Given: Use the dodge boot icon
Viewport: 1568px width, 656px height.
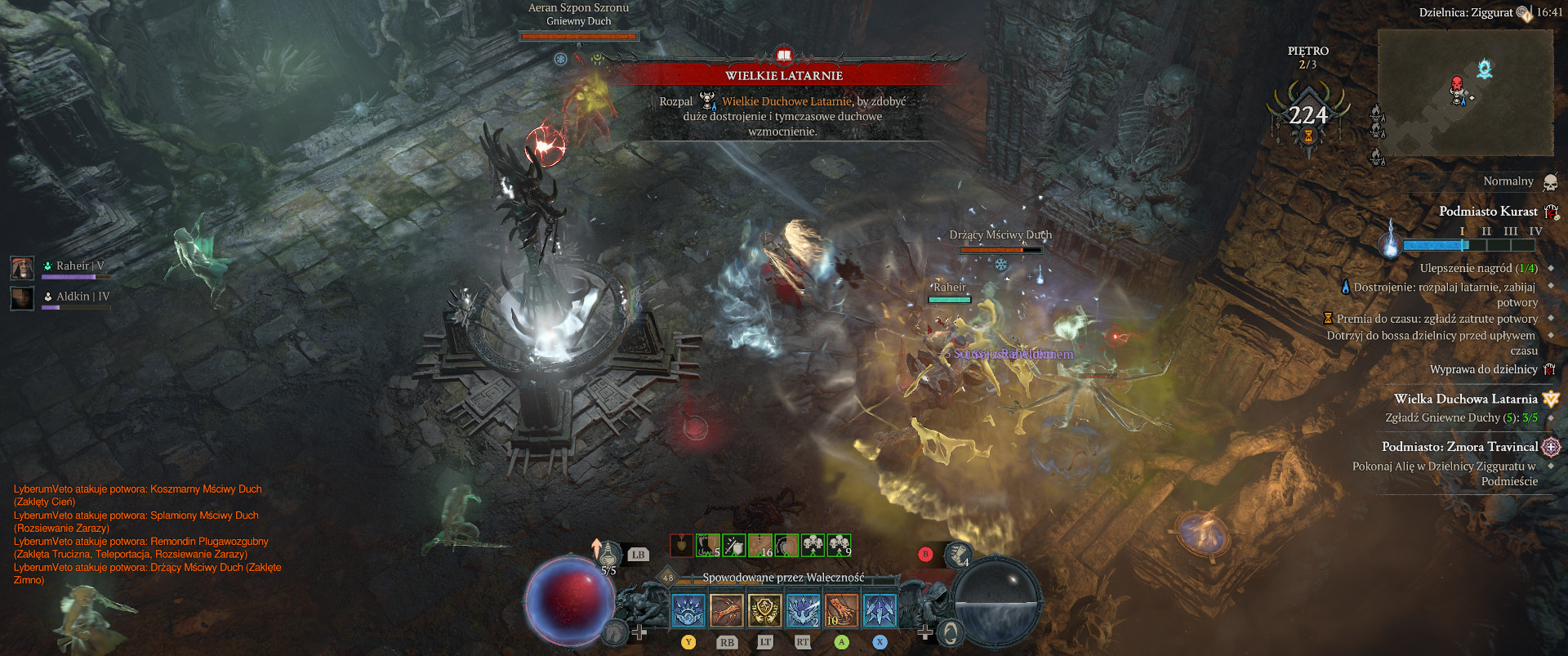Looking at the screenshot, I should [957, 555].
